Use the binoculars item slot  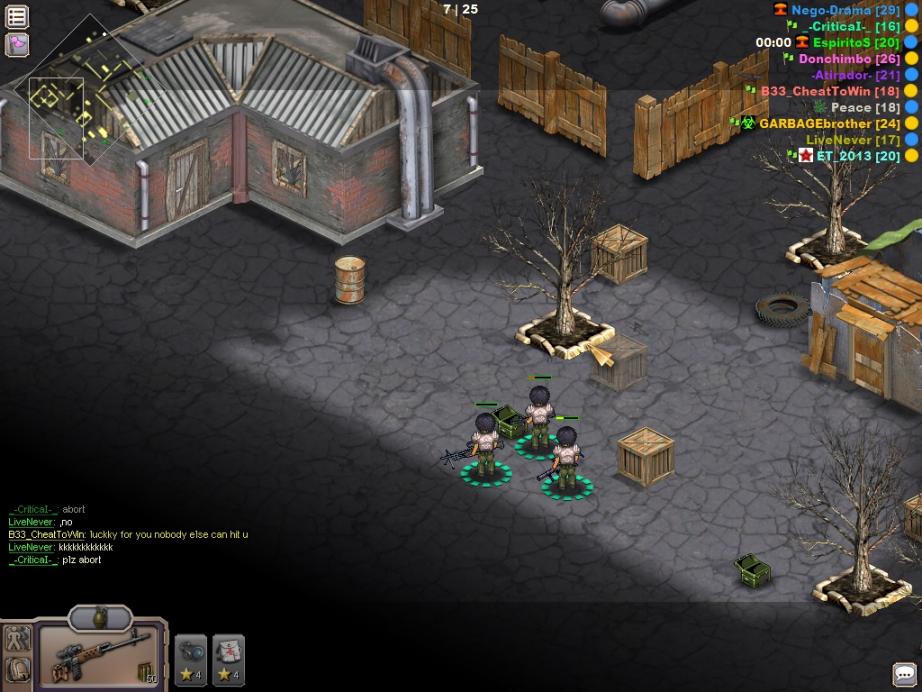click(x=191, y=660)
